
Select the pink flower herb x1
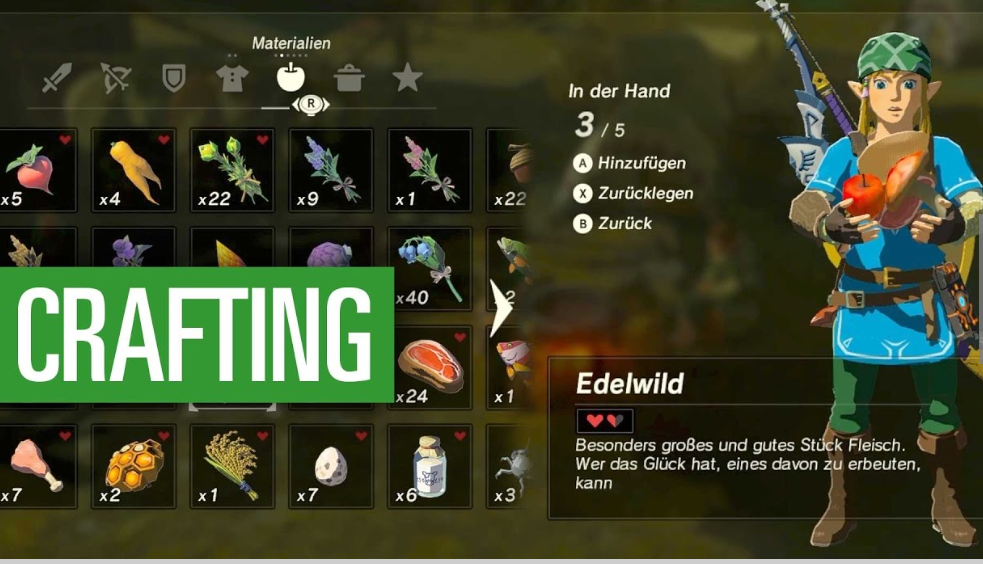coord(430,169)
